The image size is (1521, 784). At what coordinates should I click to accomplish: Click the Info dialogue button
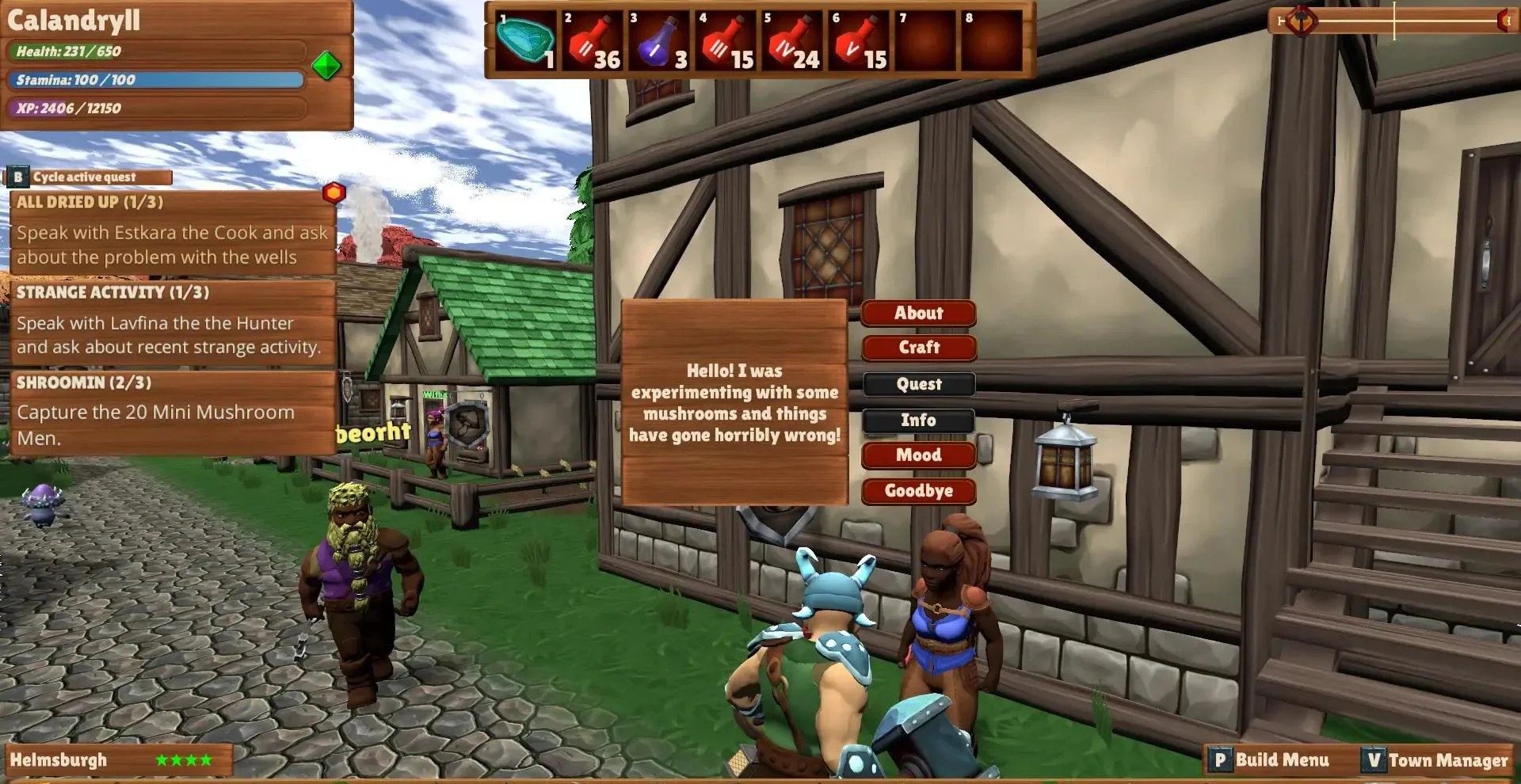(x=918, y=421)
